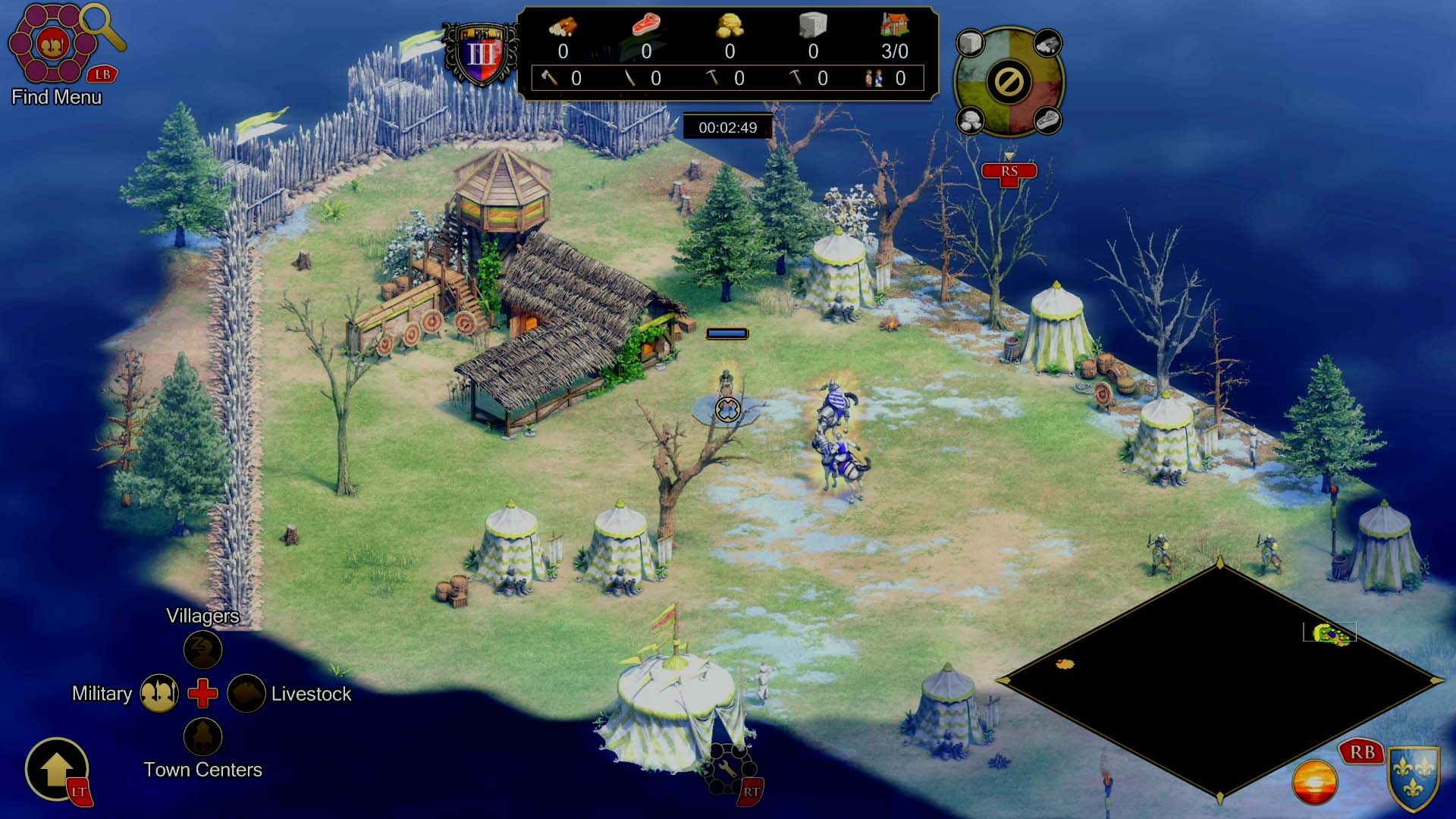The height and width of the screenshot is (819, 1456).
Task: Select the stone block on resource wheel
Action: point(970,43)
